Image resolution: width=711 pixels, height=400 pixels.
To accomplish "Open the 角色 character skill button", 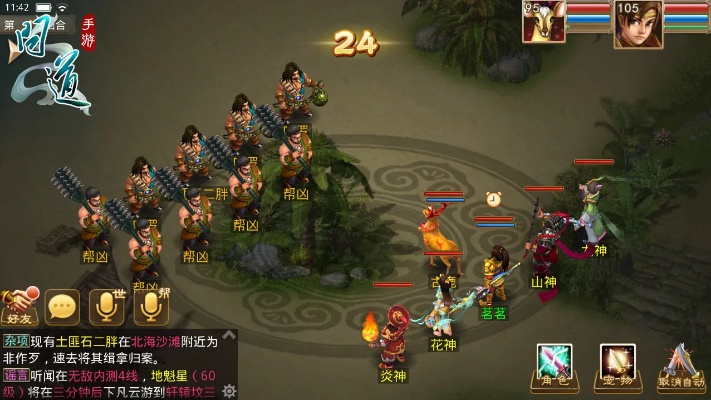I will pos(554,364).
